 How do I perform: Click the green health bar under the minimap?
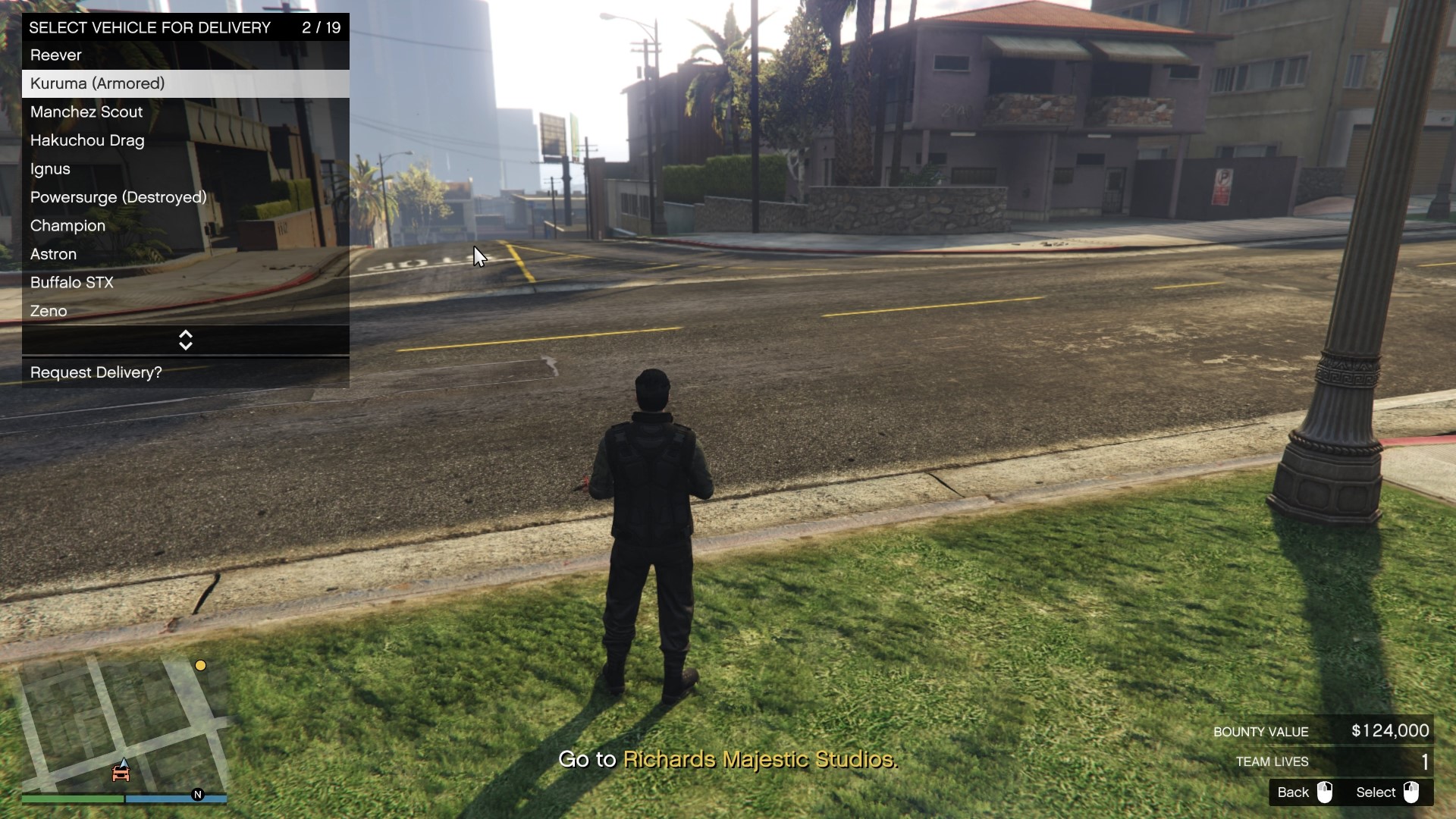pos(72,799)
